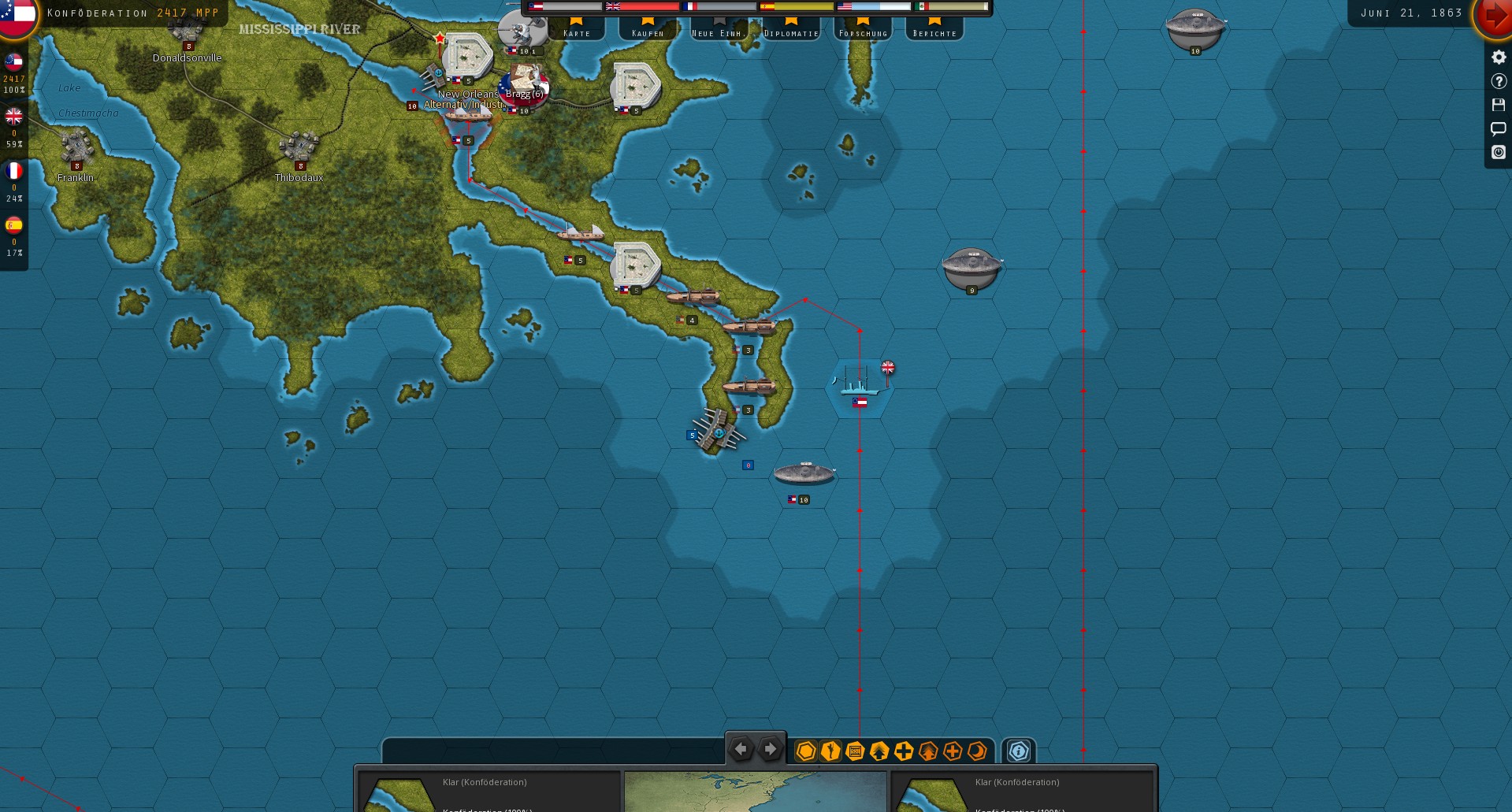Open the Kaufen purchase menu
1512x812 pixels.
tap(648, 28)
